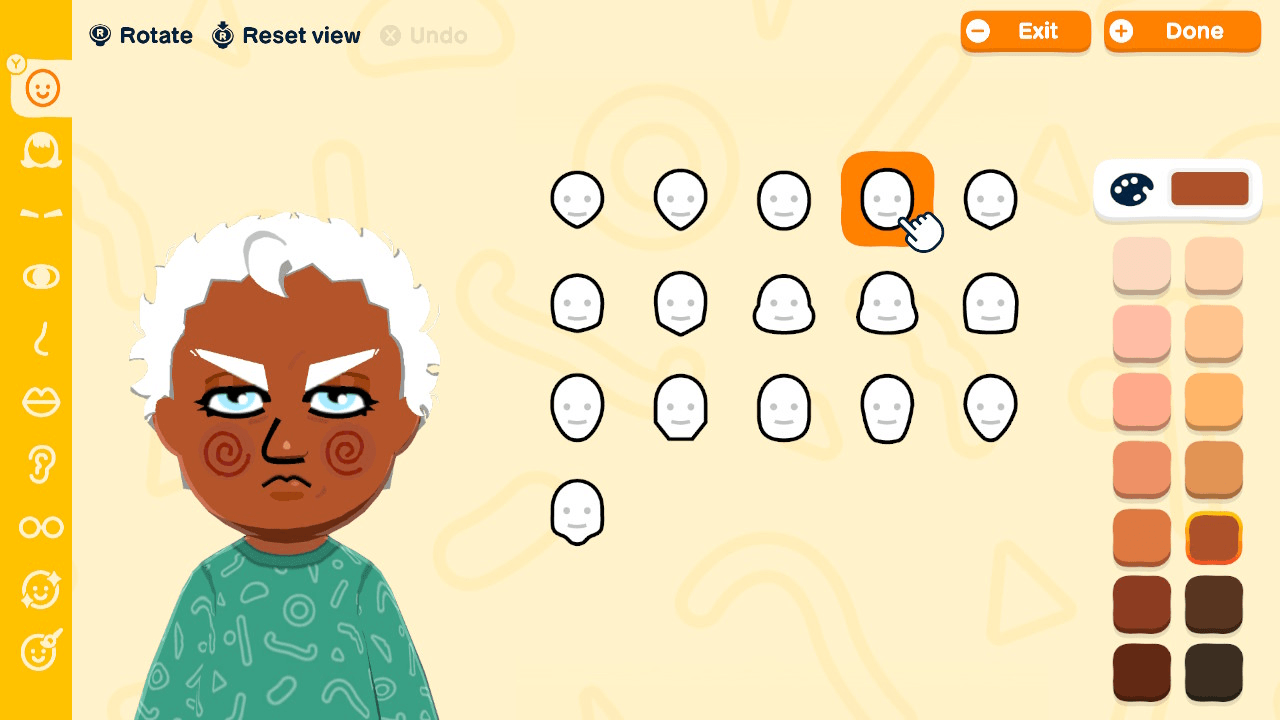
Task: Open the Face paint category
Action: [40, 652]
